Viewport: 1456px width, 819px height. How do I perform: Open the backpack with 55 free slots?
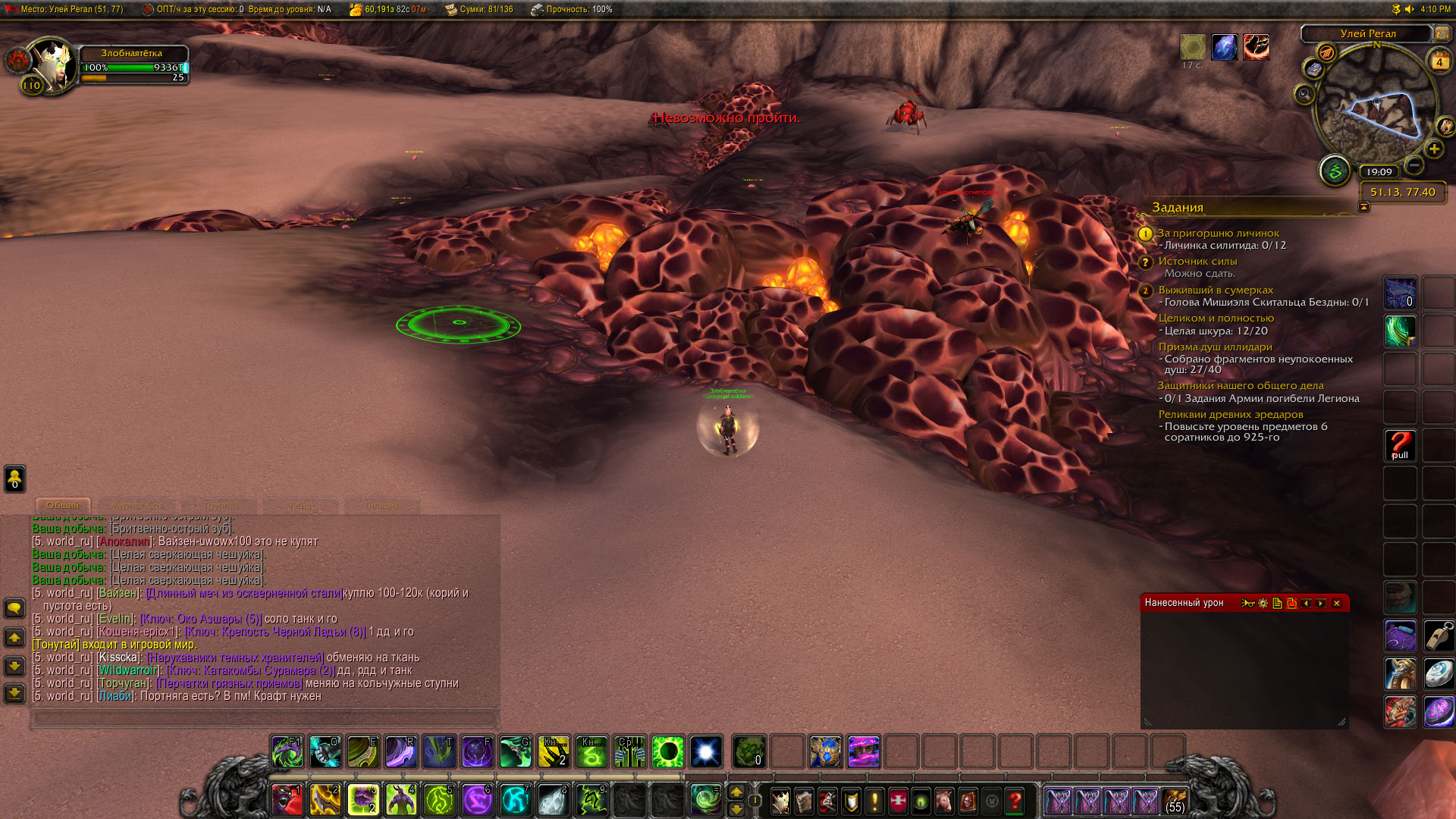1175,801
